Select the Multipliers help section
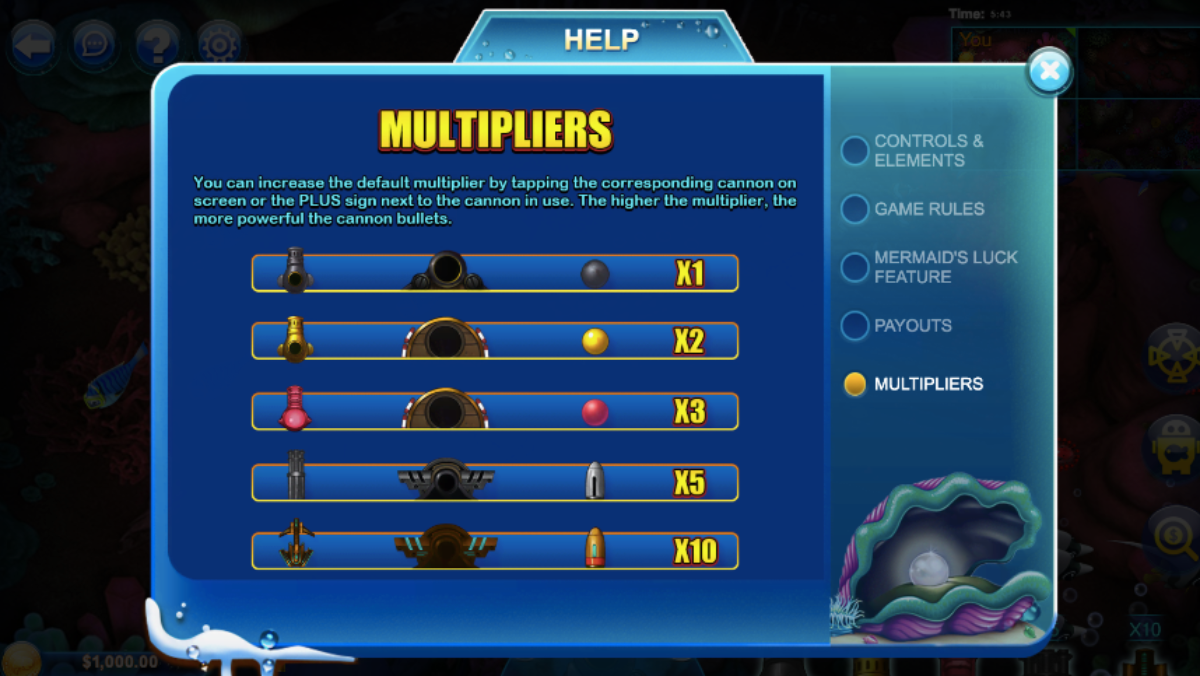The height and width of the screenshot is (676, 1200). pyautogui.click(x=855, y=384)
